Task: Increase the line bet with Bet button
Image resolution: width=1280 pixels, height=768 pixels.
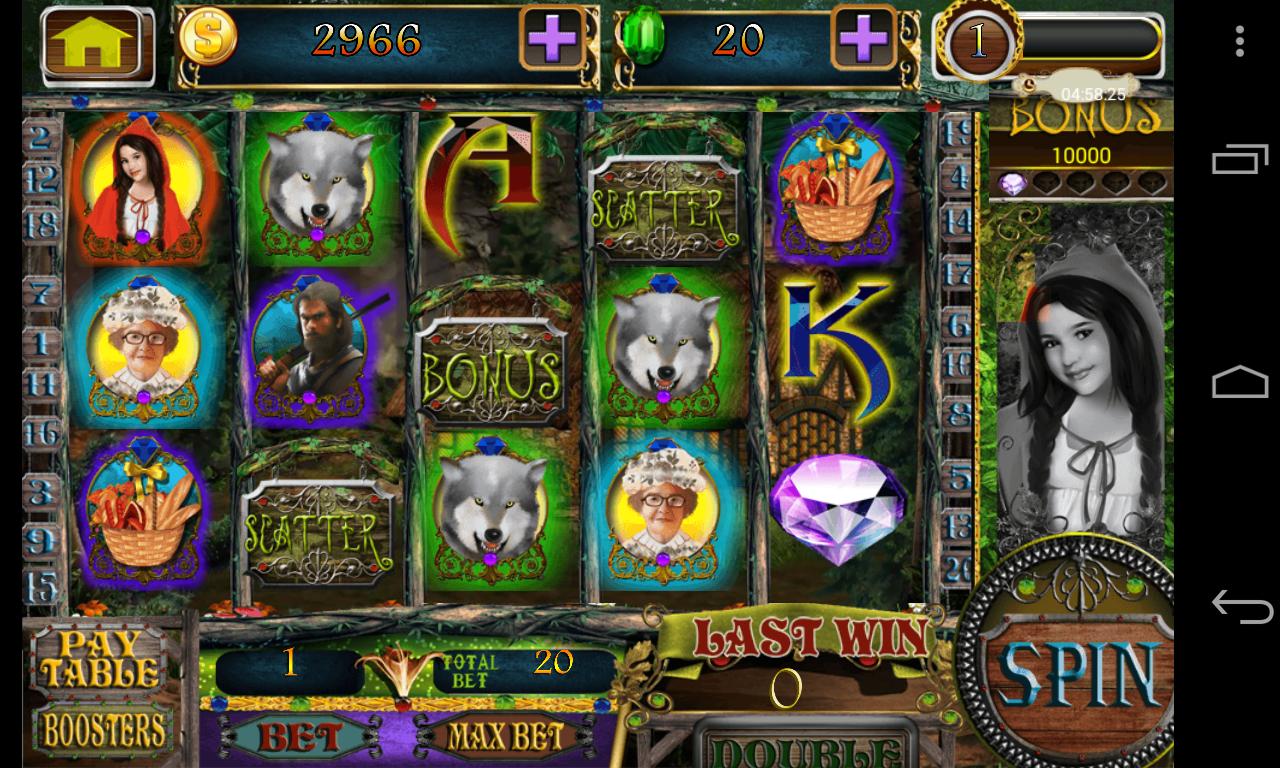Action: (x=299, y=738)
